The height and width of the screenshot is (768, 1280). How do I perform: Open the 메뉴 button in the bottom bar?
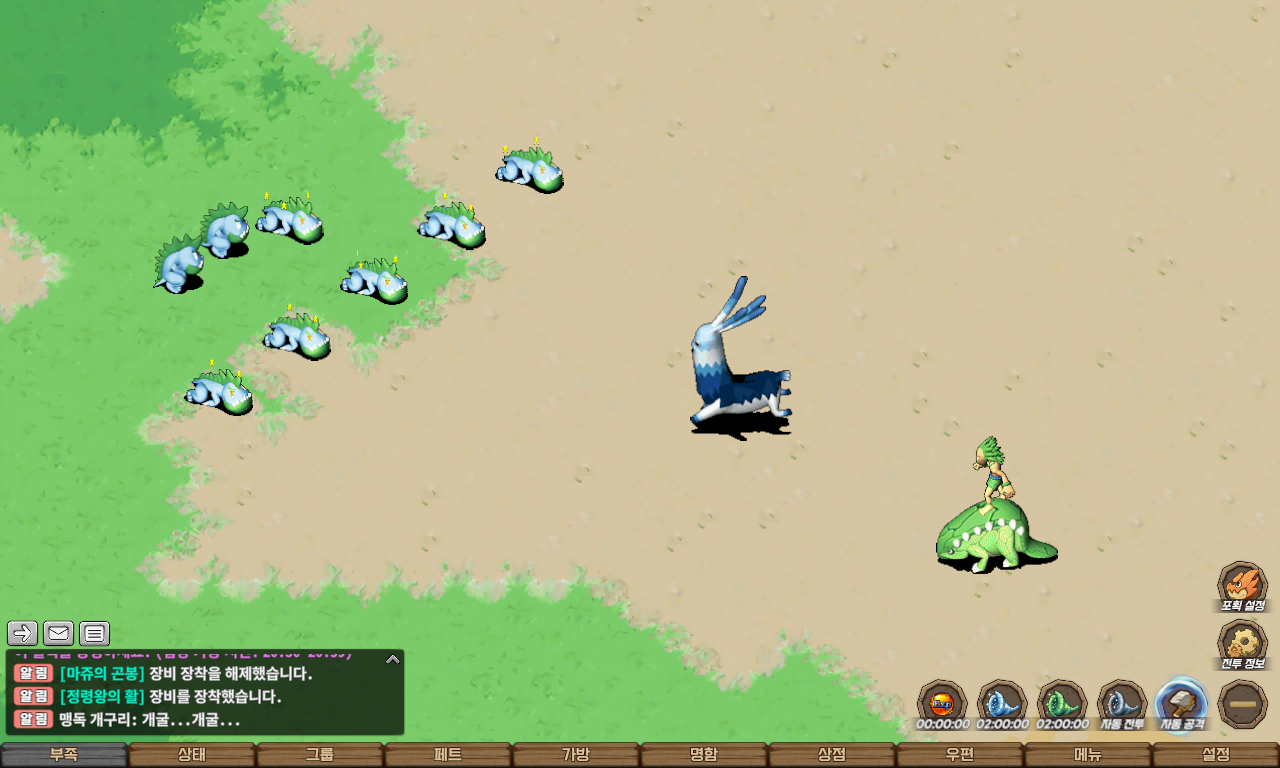click(1088, 755)
